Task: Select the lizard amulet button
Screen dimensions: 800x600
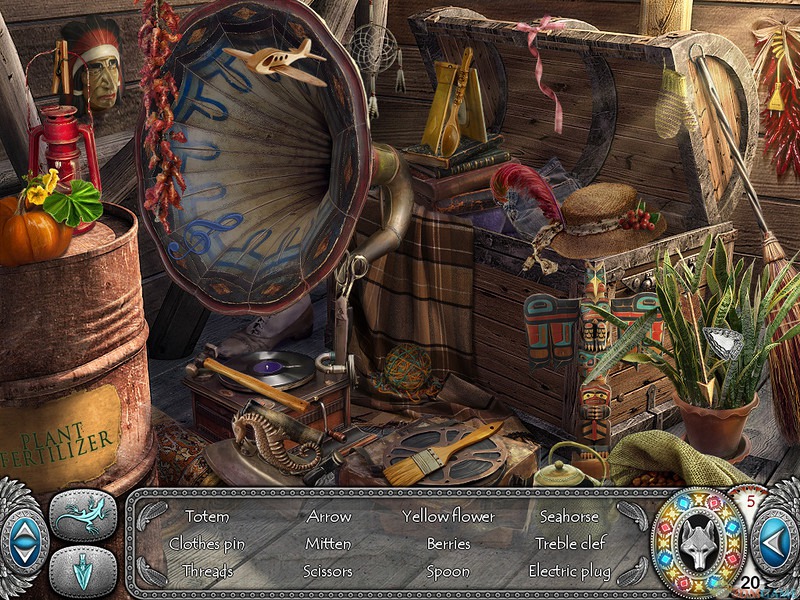Action: coord(83,516)
